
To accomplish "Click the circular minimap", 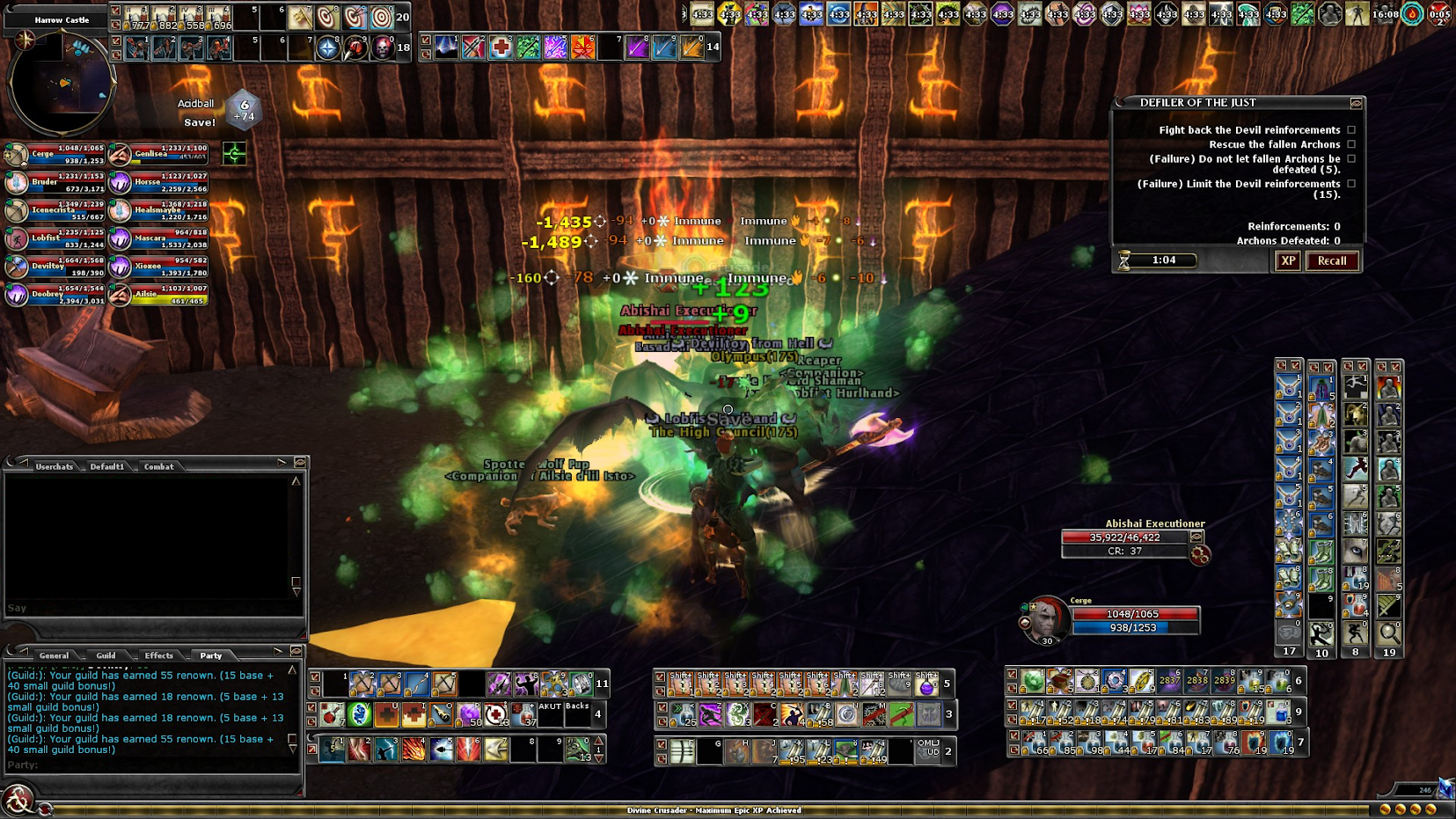I will click(62, 84).
